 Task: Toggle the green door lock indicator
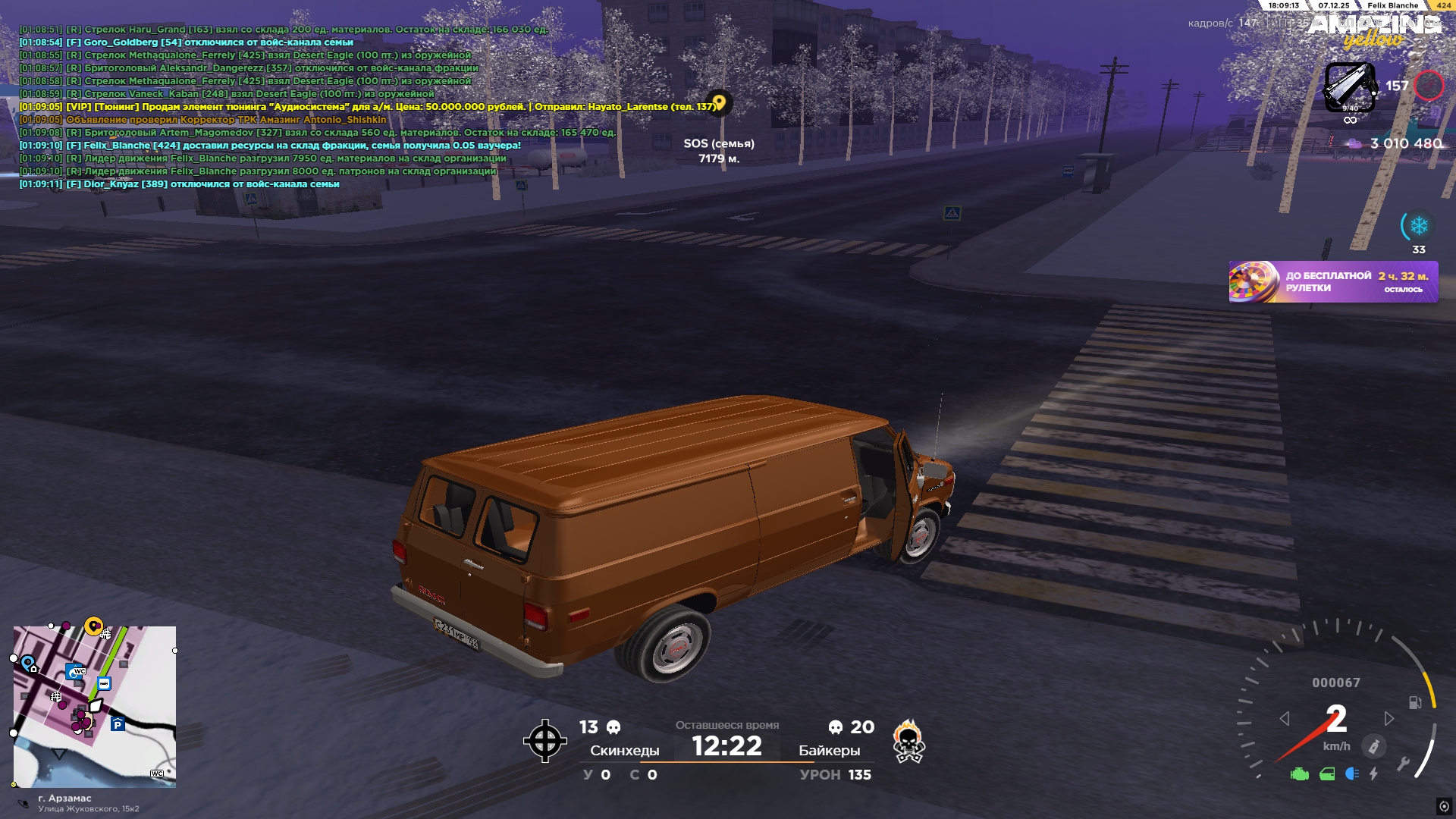pos(1327,774)
